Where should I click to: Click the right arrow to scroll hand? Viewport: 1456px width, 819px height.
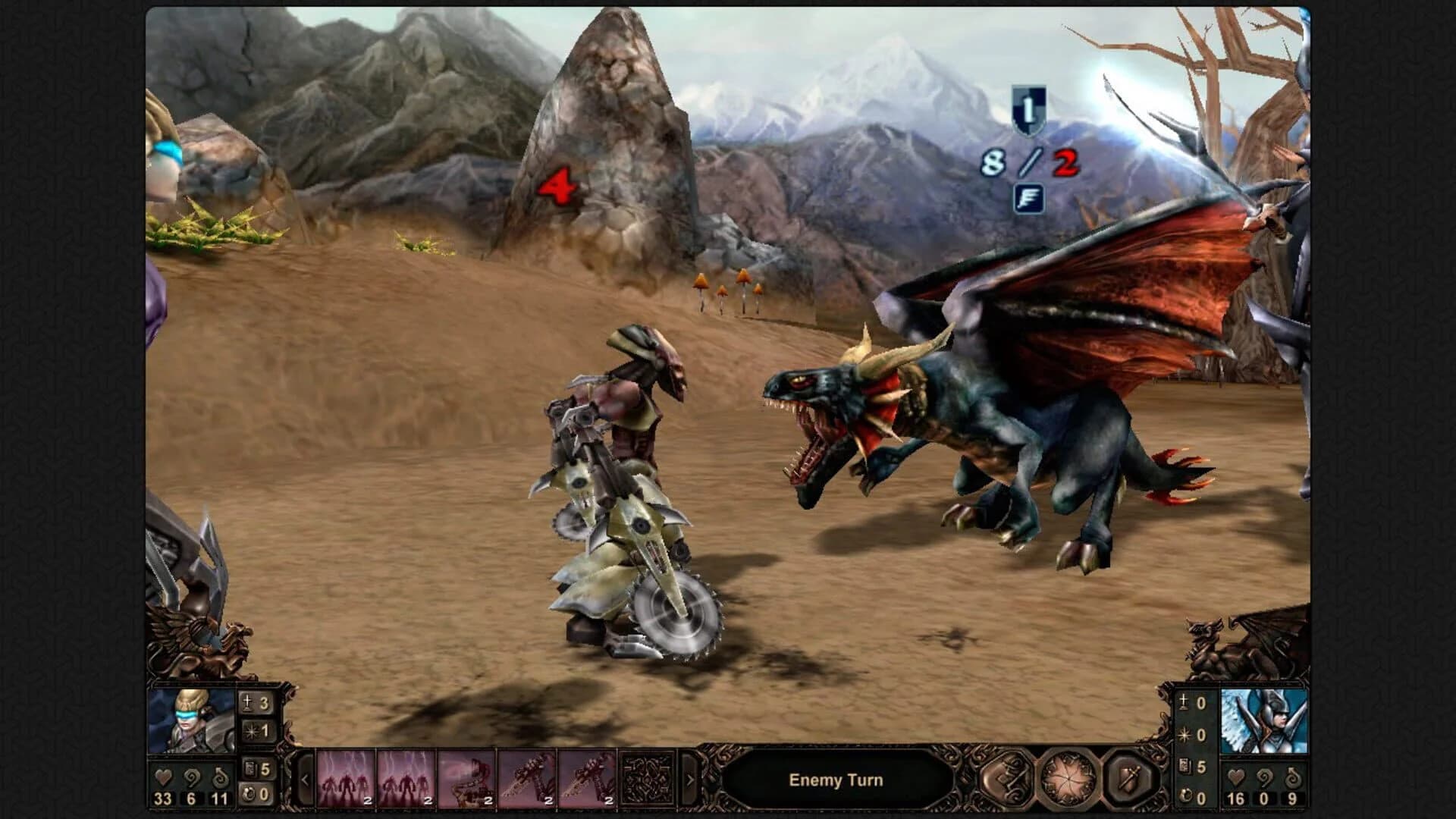[690, 780]
